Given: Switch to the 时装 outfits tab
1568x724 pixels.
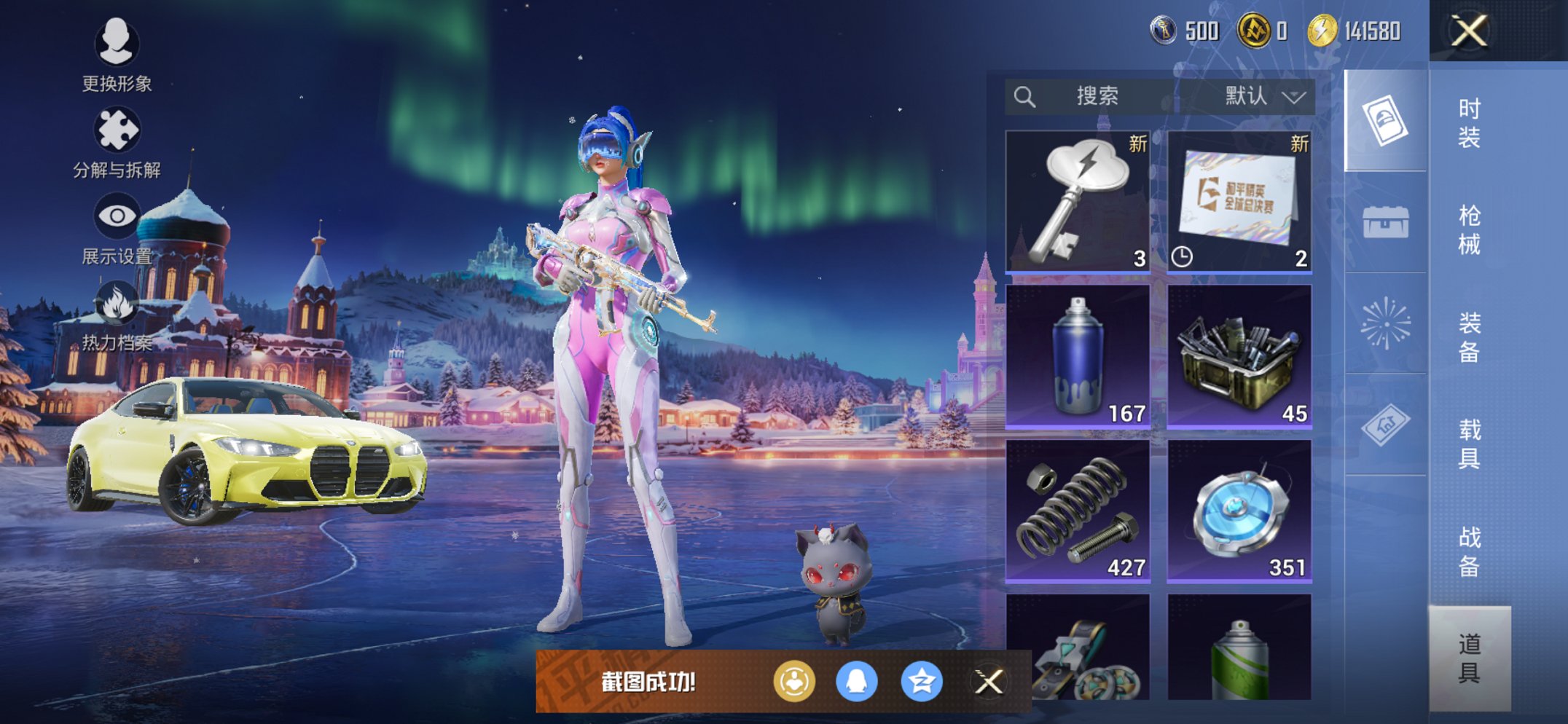Looking at the screenshot, I should 1469,123.
